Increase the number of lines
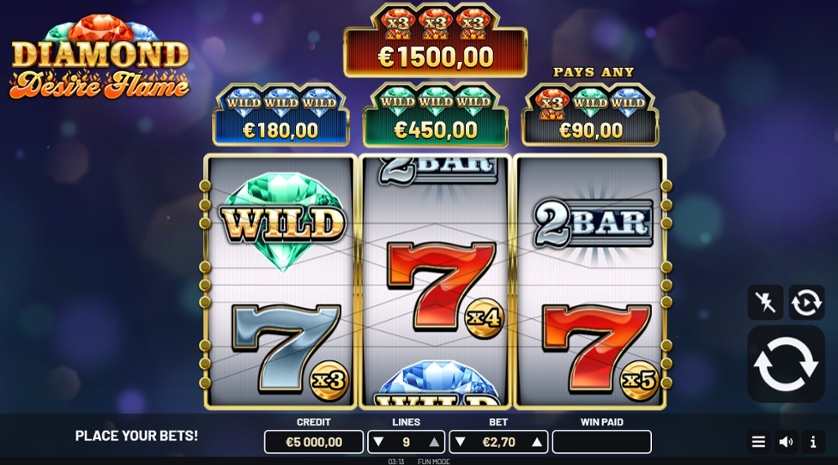This screenshot has width=838, height=465. tap(434, 442)
